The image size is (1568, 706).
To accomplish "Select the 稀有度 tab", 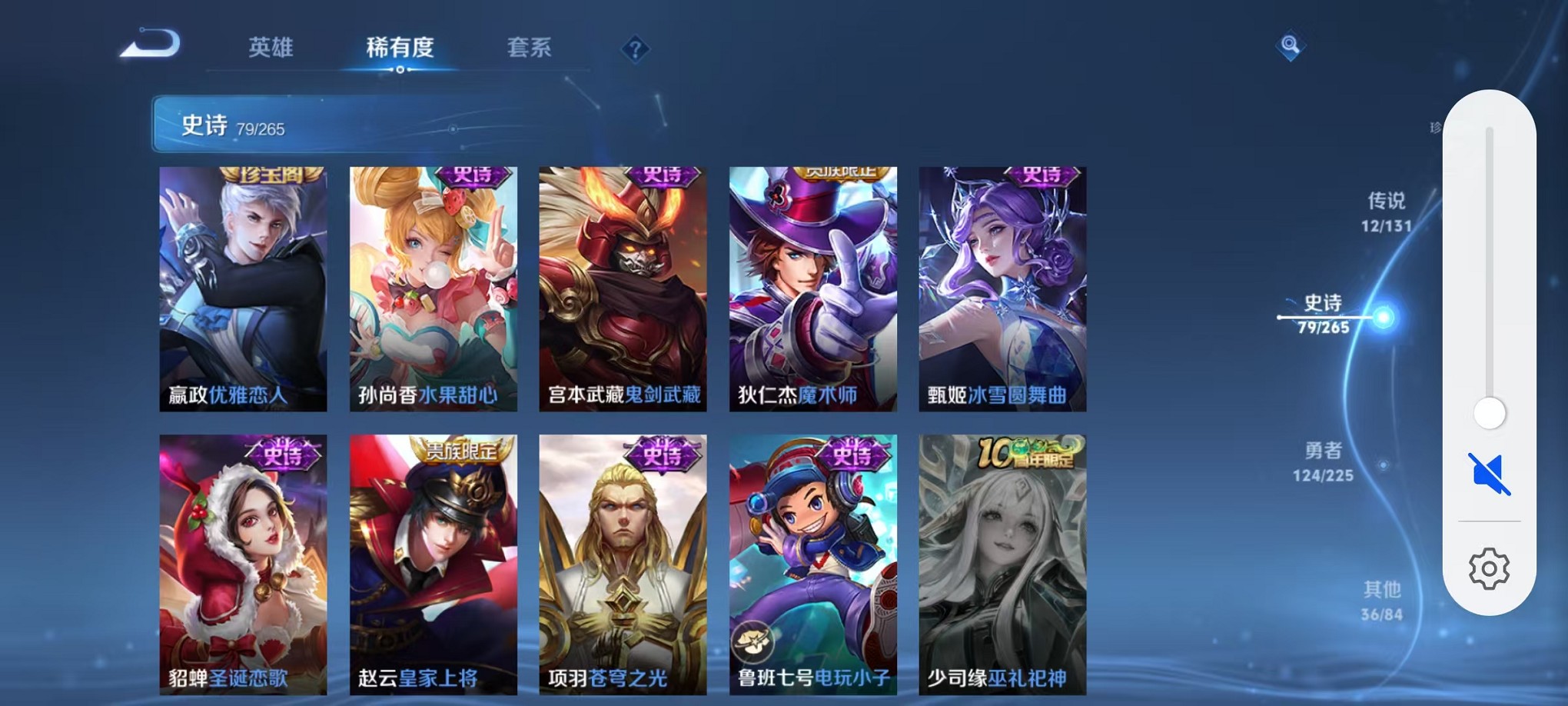I will (x=400, y=48).
